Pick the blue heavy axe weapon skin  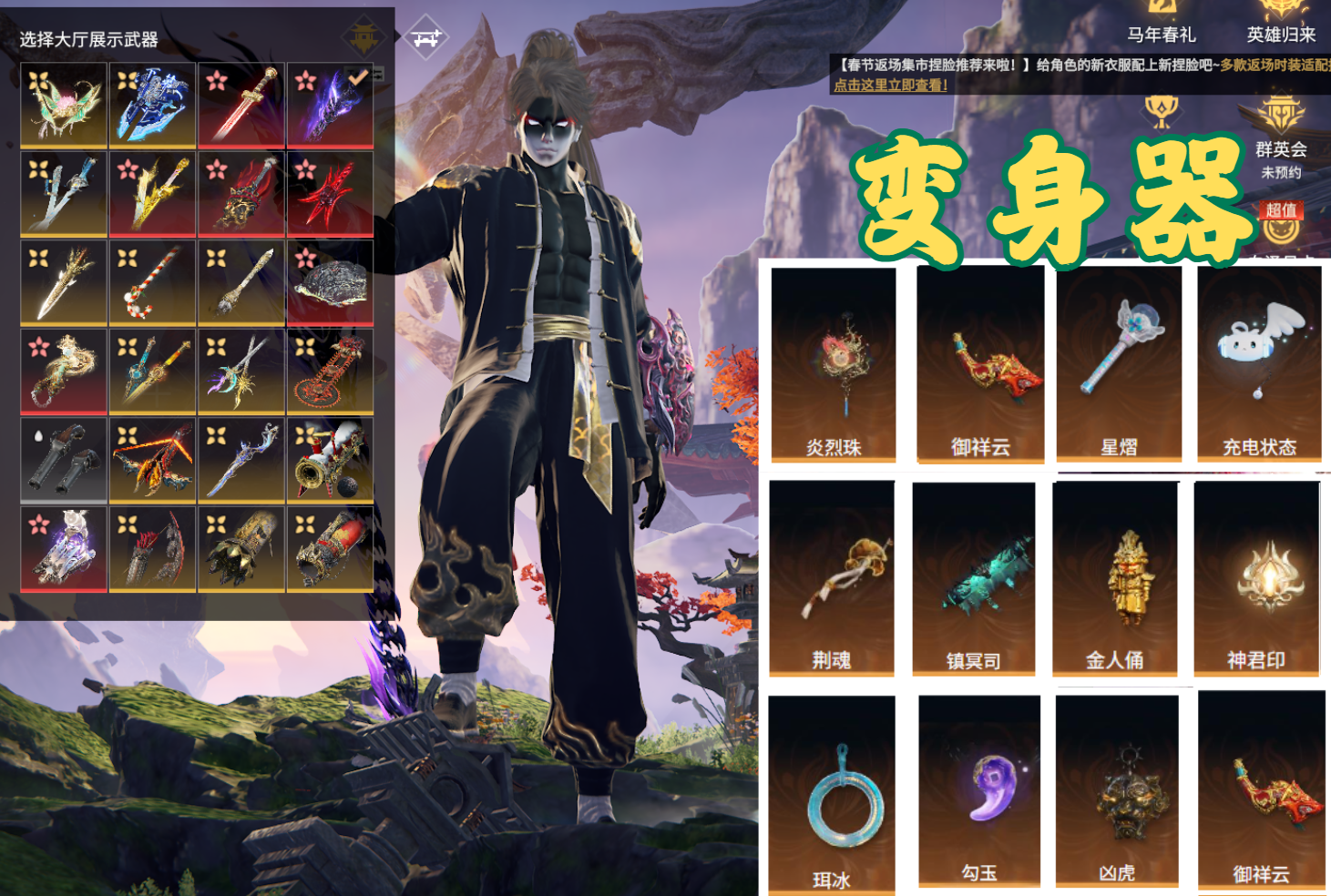(x=152, y=105)
